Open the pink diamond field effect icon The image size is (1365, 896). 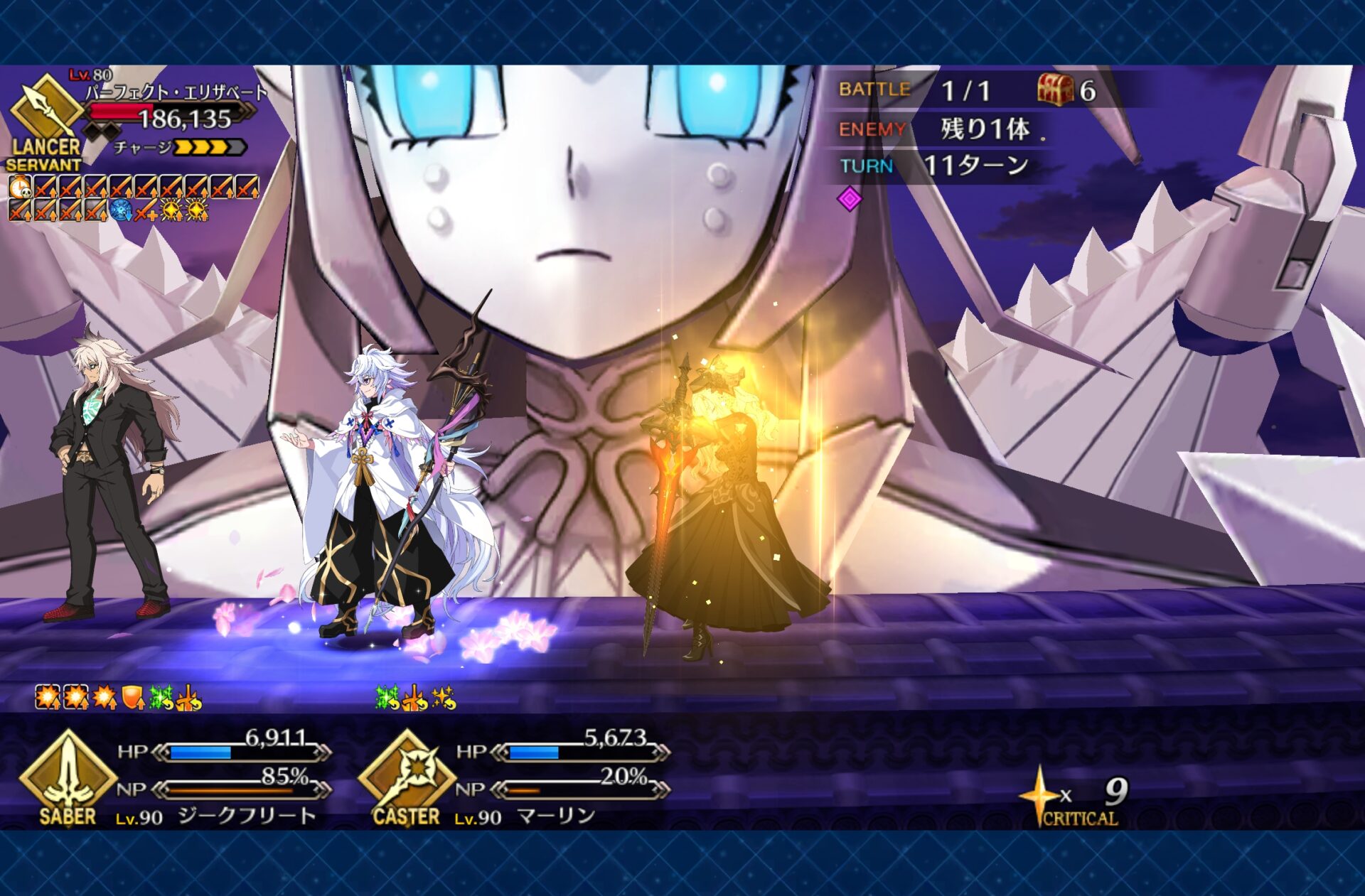click(x=850, y=199)
